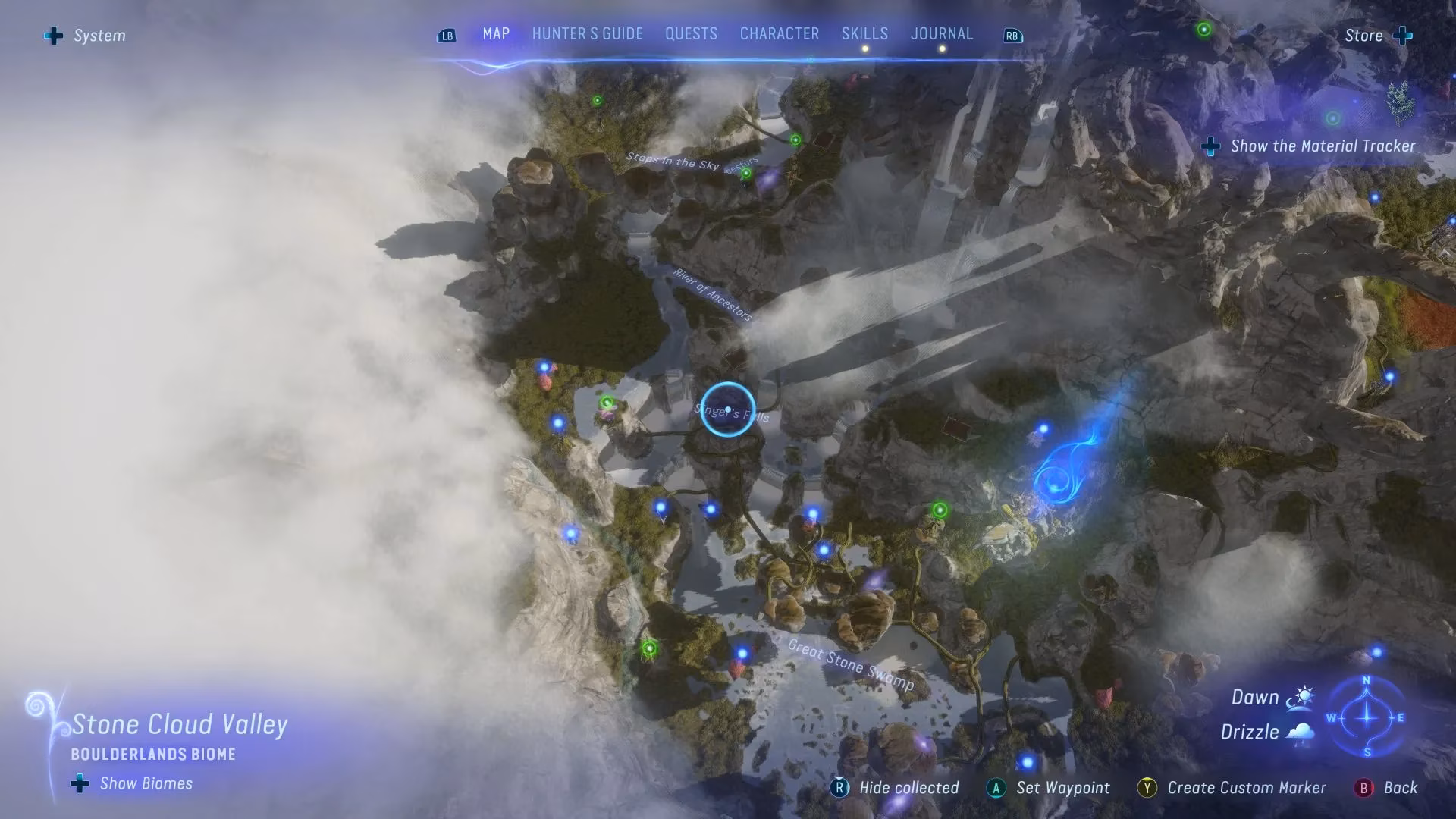
Task: Click the Map tab
Action: 496,34
